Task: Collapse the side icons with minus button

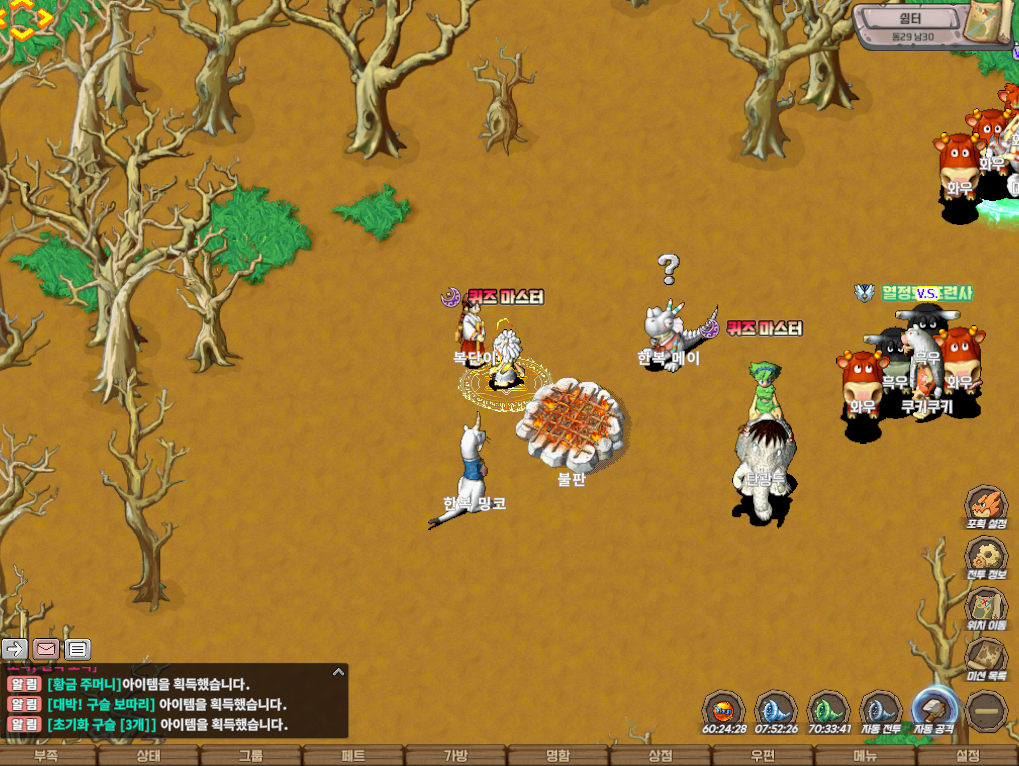Action: pos(986,711)
